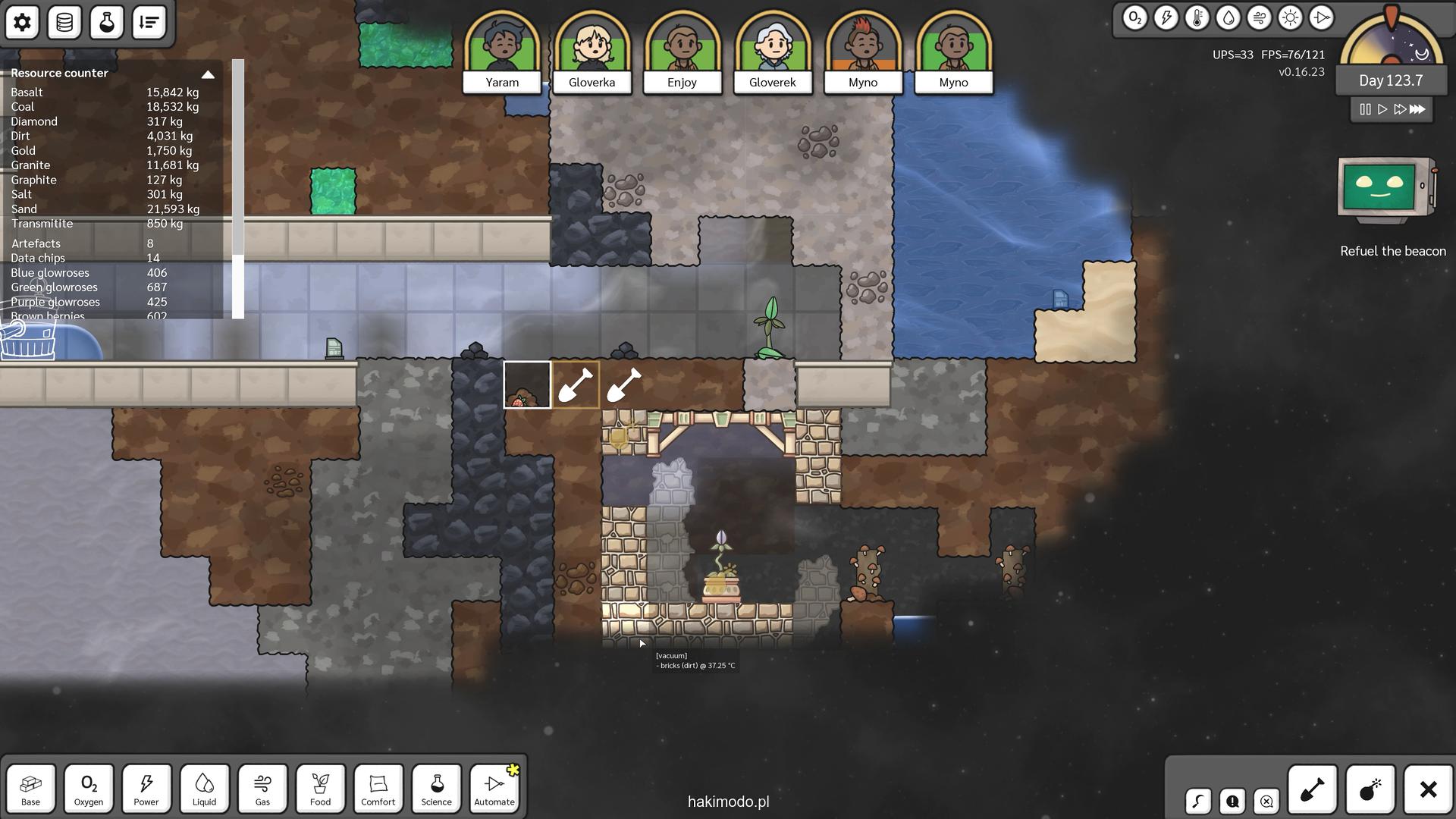Screen dimensions: 1456x819
Task: Toggle the lightning power overlay
Action: [x=1166, y=17]
